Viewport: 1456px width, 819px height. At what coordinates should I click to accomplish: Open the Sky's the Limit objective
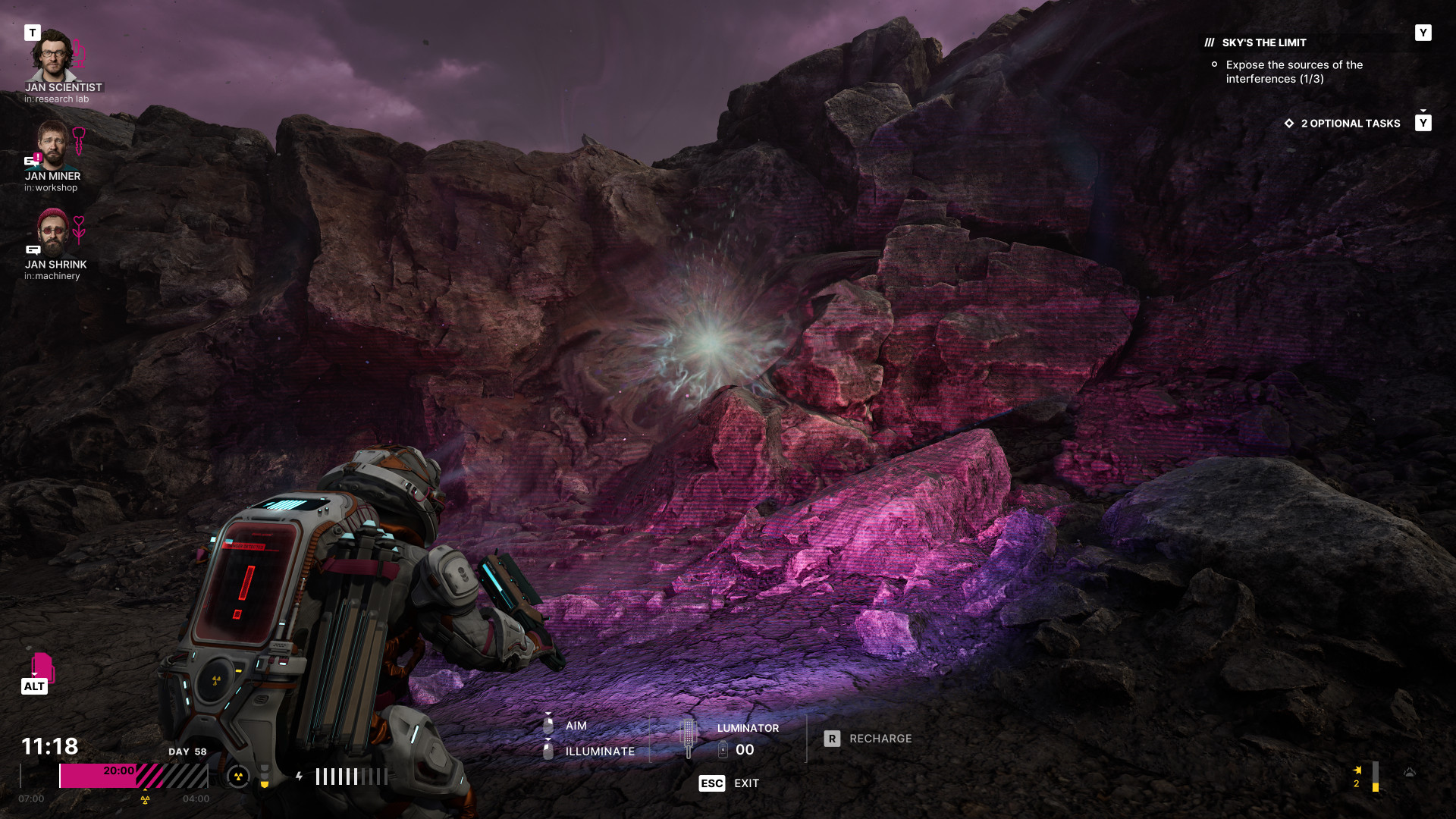(1263, 43)
